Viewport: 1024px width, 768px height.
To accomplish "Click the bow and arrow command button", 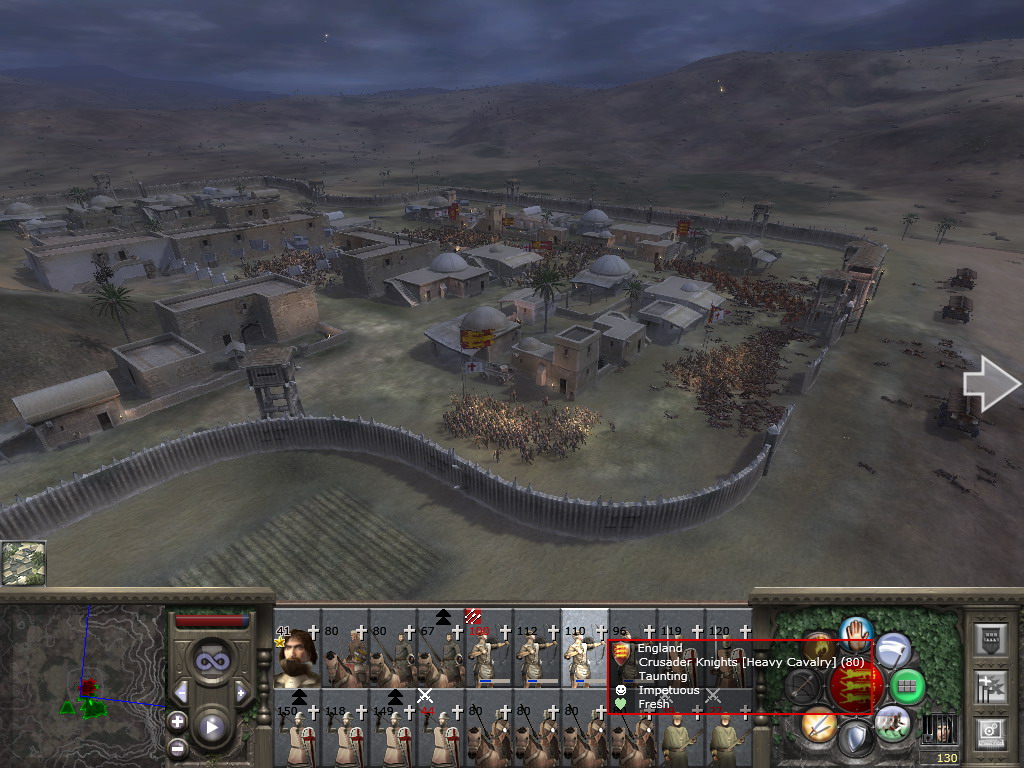I will click(x=804, y=686).
